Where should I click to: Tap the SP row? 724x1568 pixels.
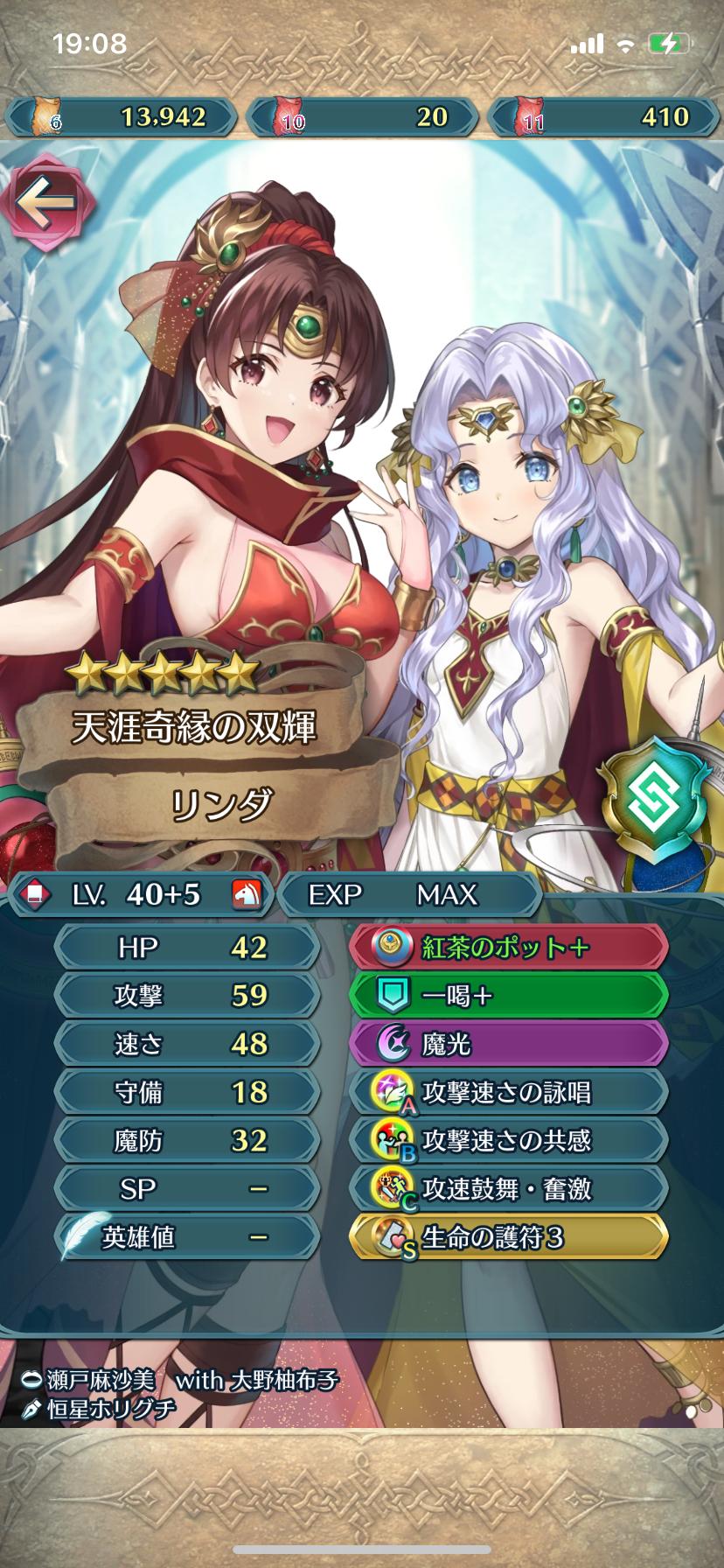[x=187, y=1189]
